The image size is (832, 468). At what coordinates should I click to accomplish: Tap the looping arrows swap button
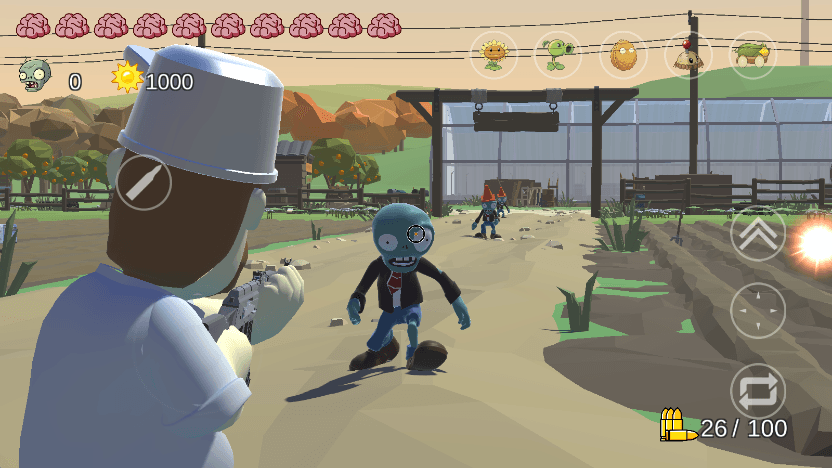[x=758, y=390]
